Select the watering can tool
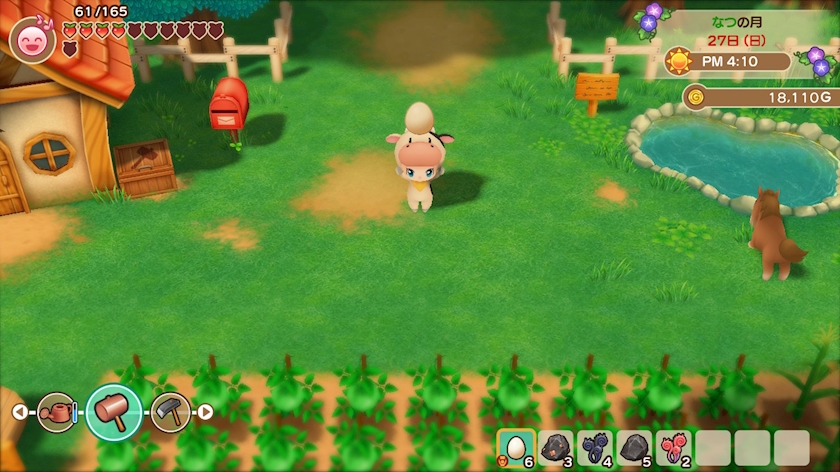Image resolution: width=840 pixels, height=472 pixels. click(57, 412)
